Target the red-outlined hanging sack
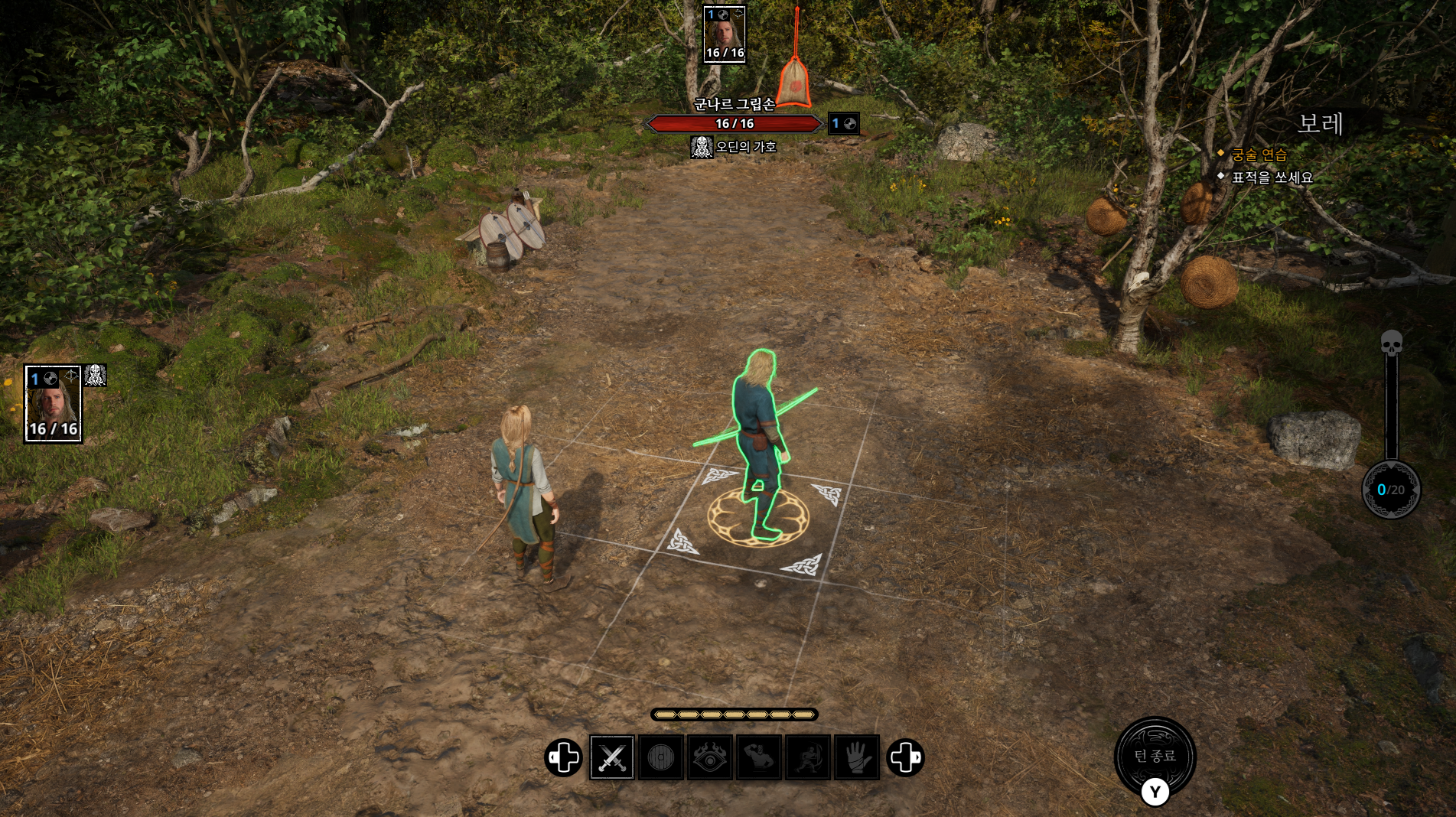The image size is (1456, 817). [x=796, y=80]
